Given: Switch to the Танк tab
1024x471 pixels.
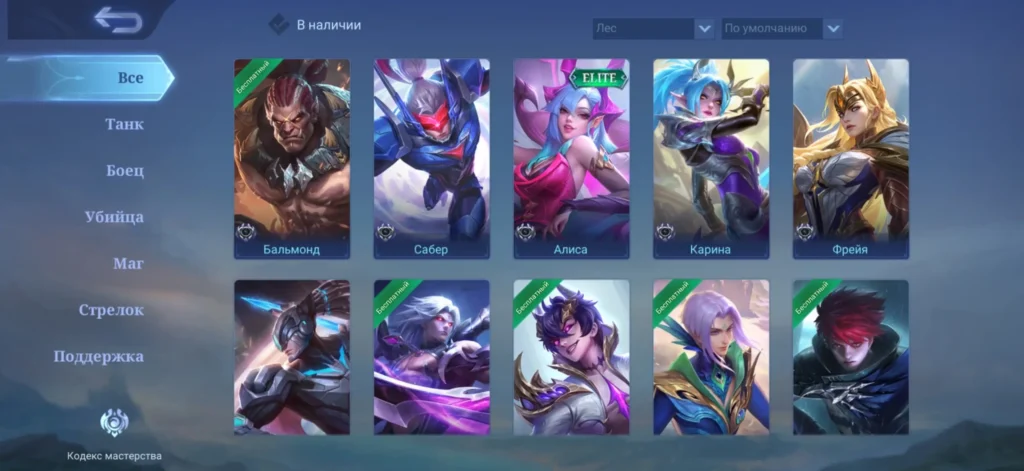Looking at the screenshot, I should pos(124,125).
